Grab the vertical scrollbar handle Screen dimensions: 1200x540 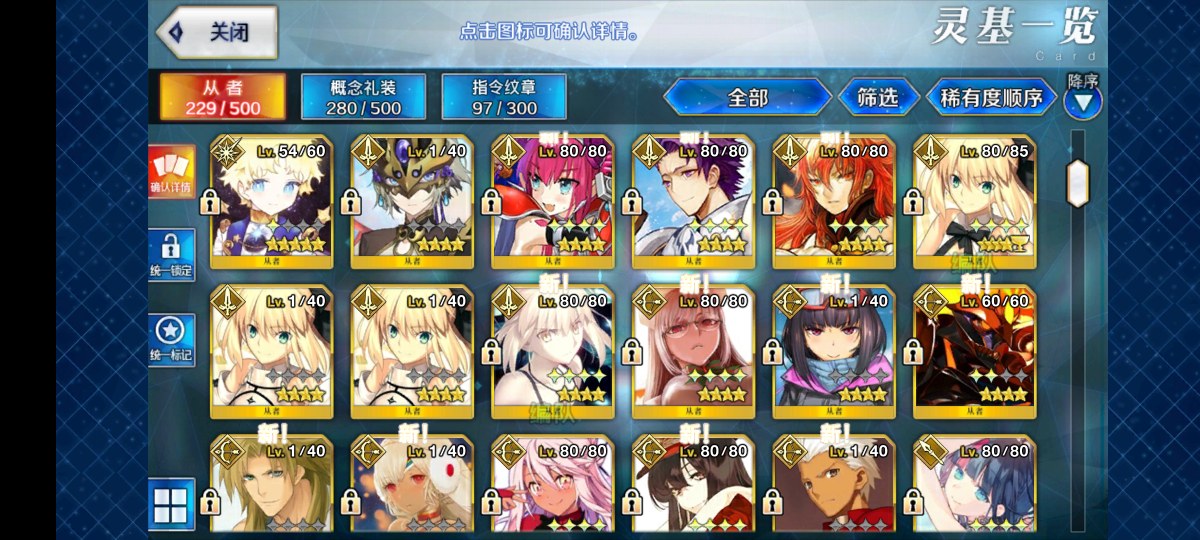(1078, 182)
